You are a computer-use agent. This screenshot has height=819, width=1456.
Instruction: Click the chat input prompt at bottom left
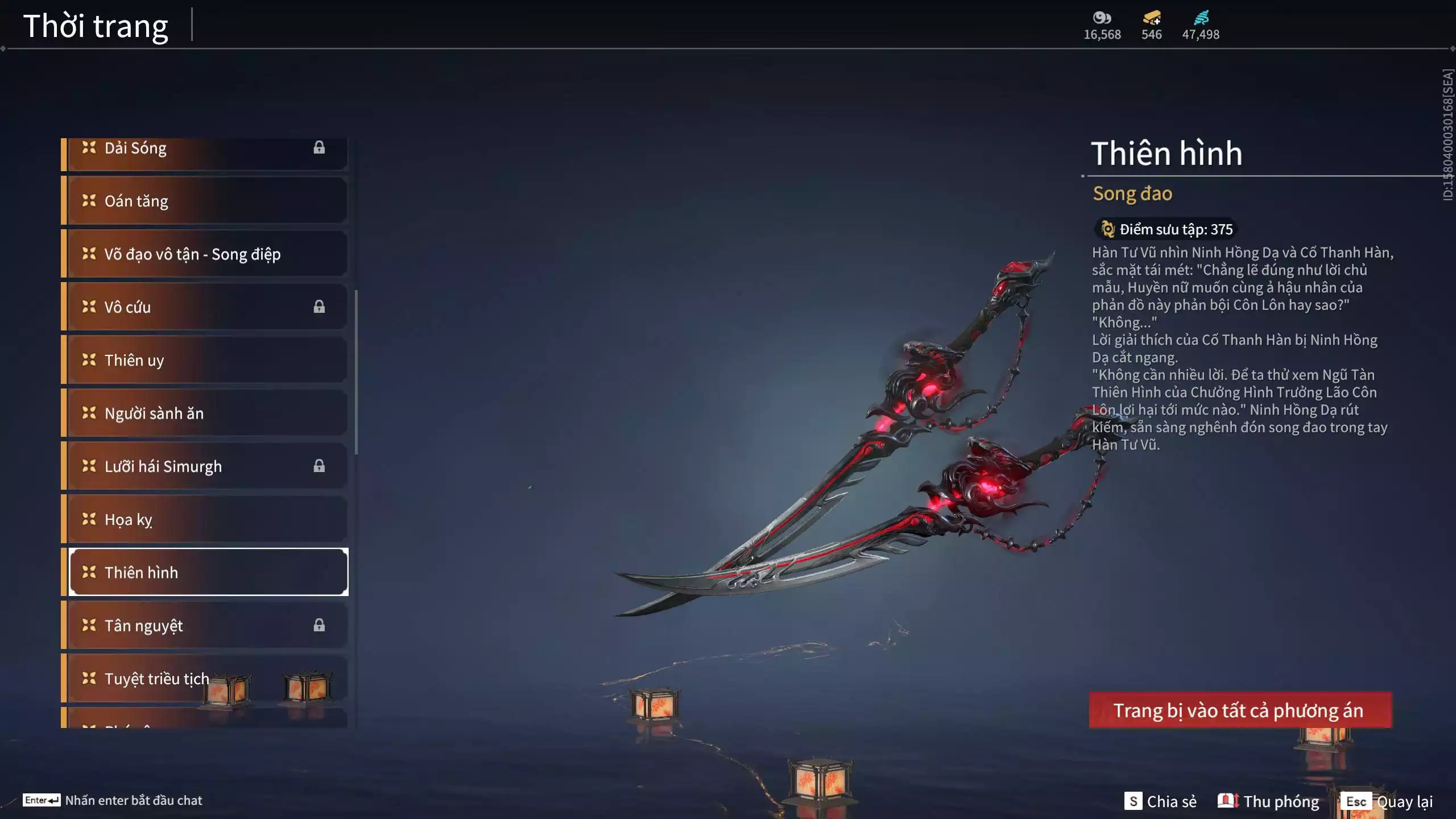pyautogui.click(x=114, y=800)
